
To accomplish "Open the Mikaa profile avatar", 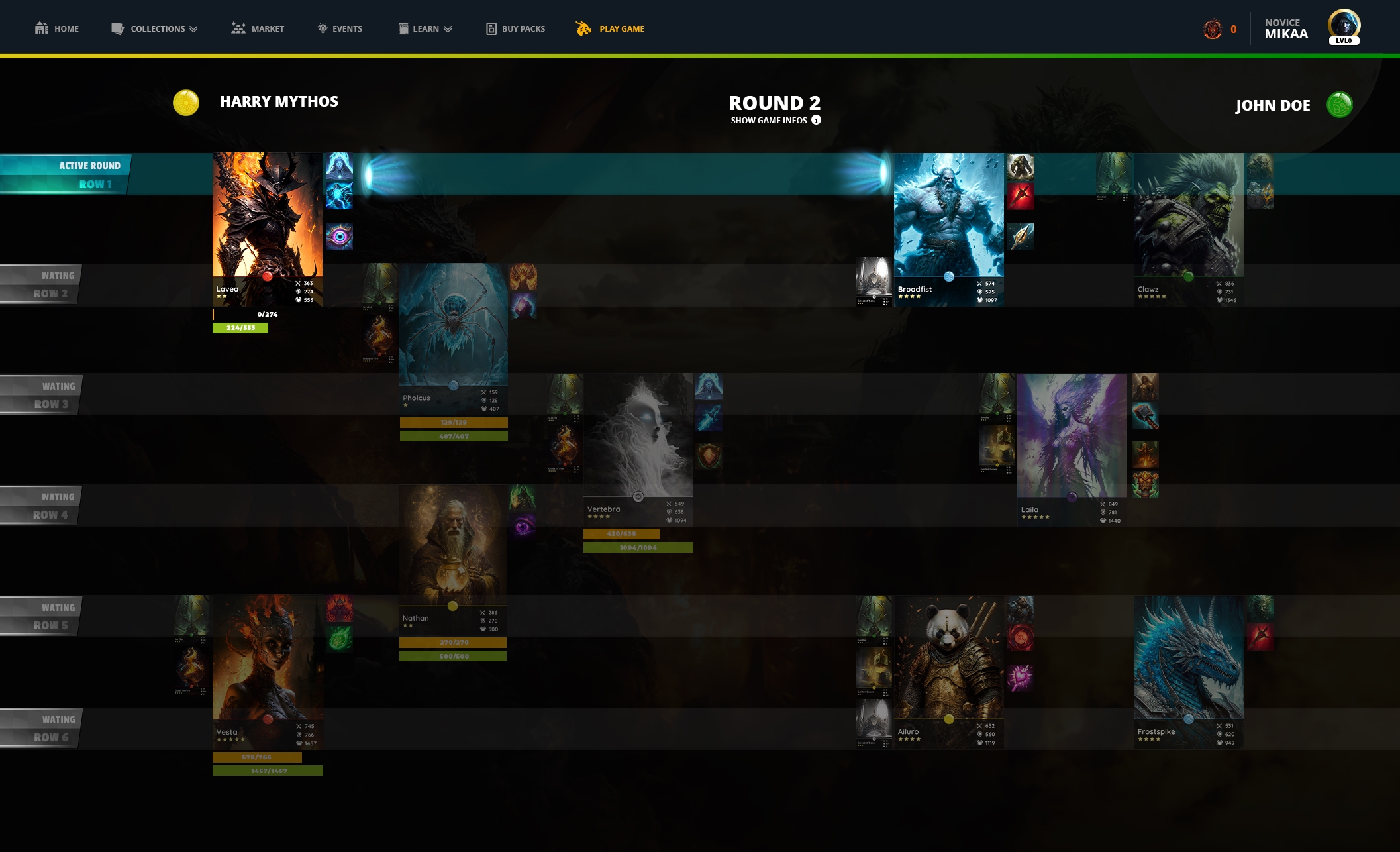I will tap(1344, 27).
